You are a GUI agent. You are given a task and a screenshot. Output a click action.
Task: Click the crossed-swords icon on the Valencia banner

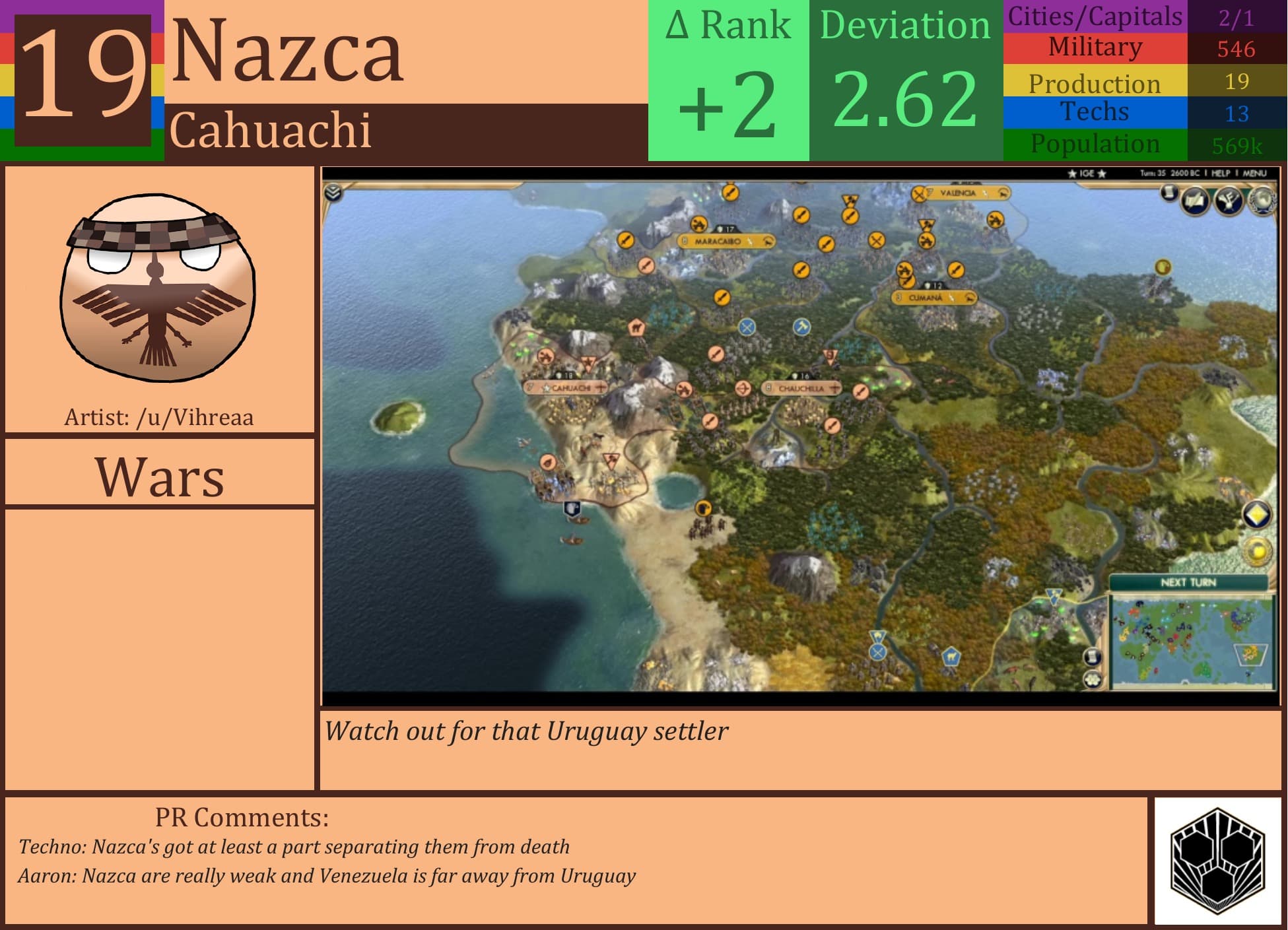point(919,195)
